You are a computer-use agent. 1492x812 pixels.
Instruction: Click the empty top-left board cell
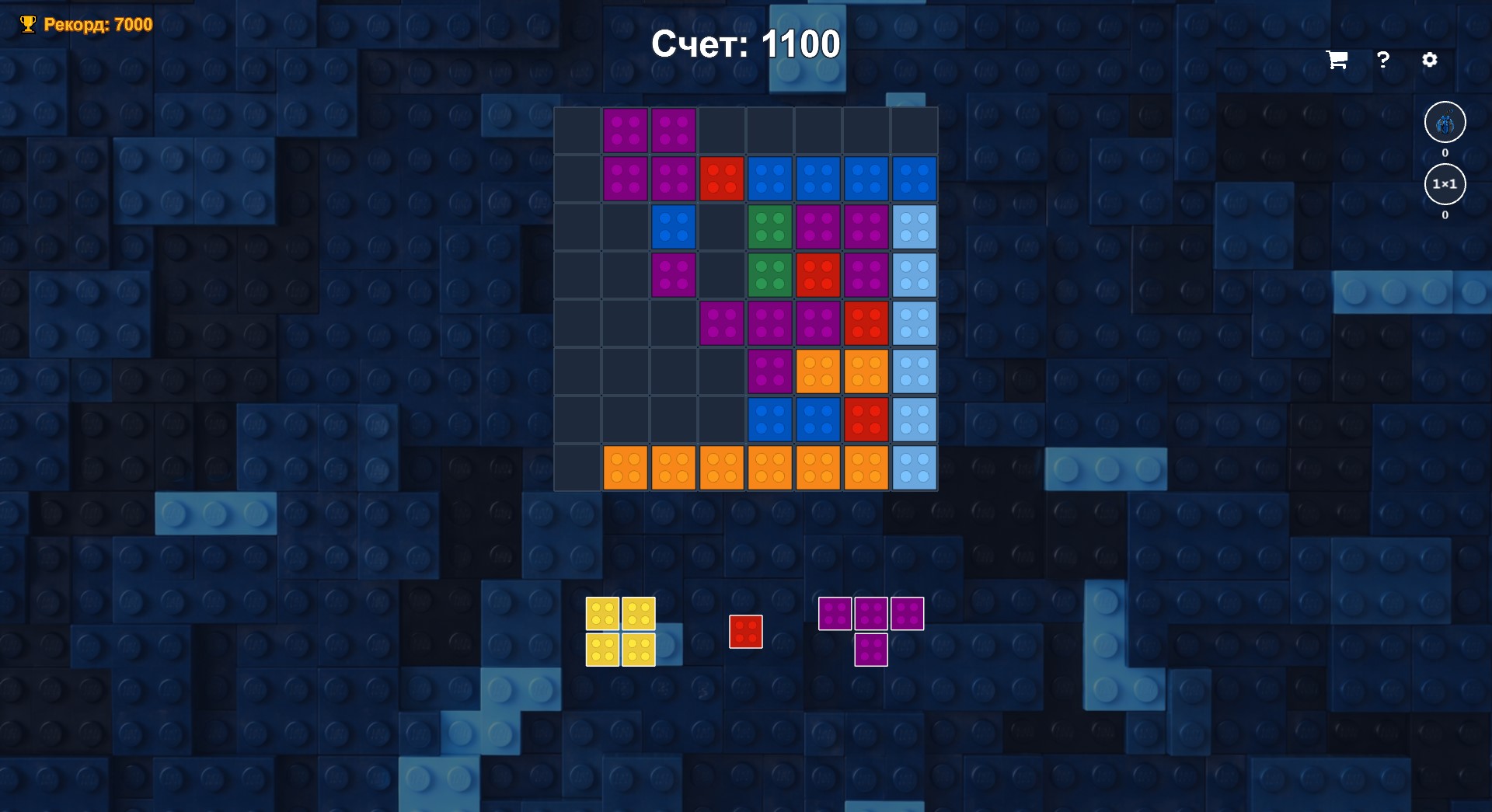577,131
